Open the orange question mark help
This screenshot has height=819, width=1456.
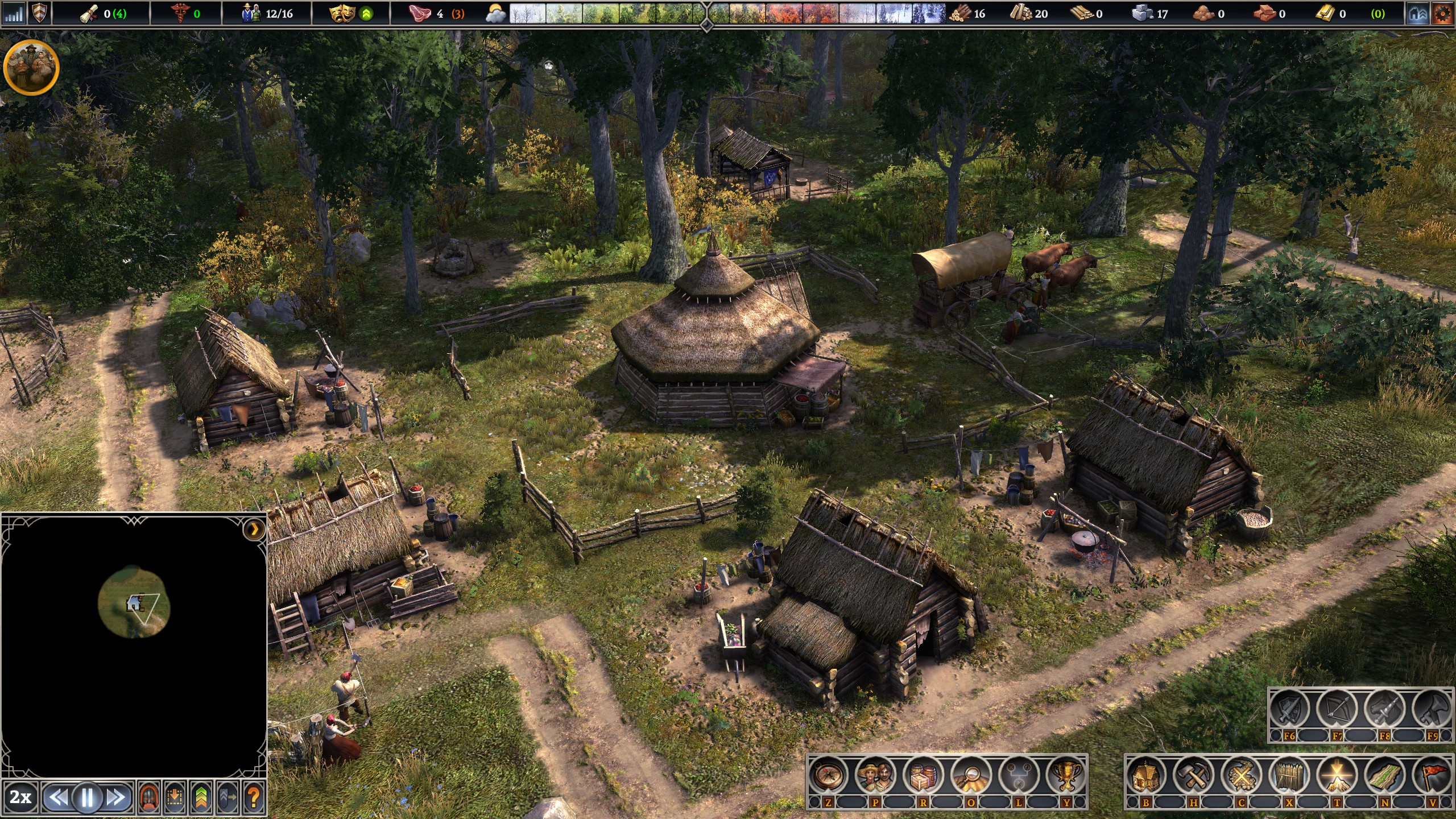[x=254, y=797]
